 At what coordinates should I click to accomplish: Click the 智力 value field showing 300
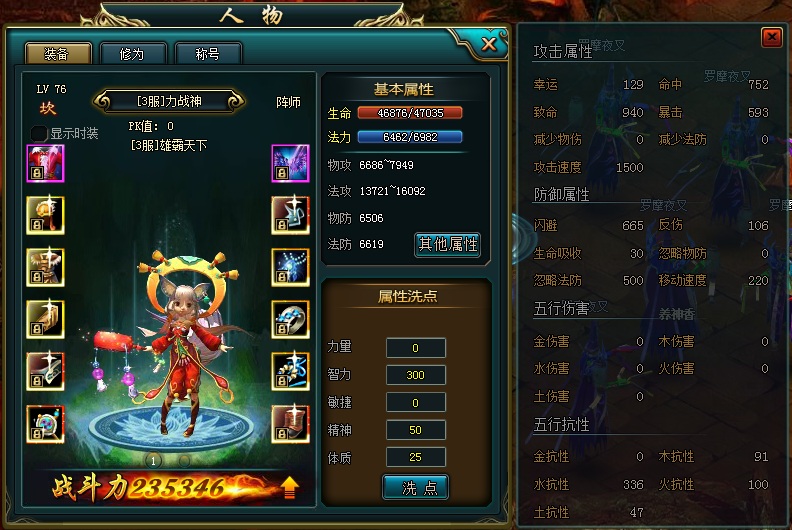[x=416, y=375]
